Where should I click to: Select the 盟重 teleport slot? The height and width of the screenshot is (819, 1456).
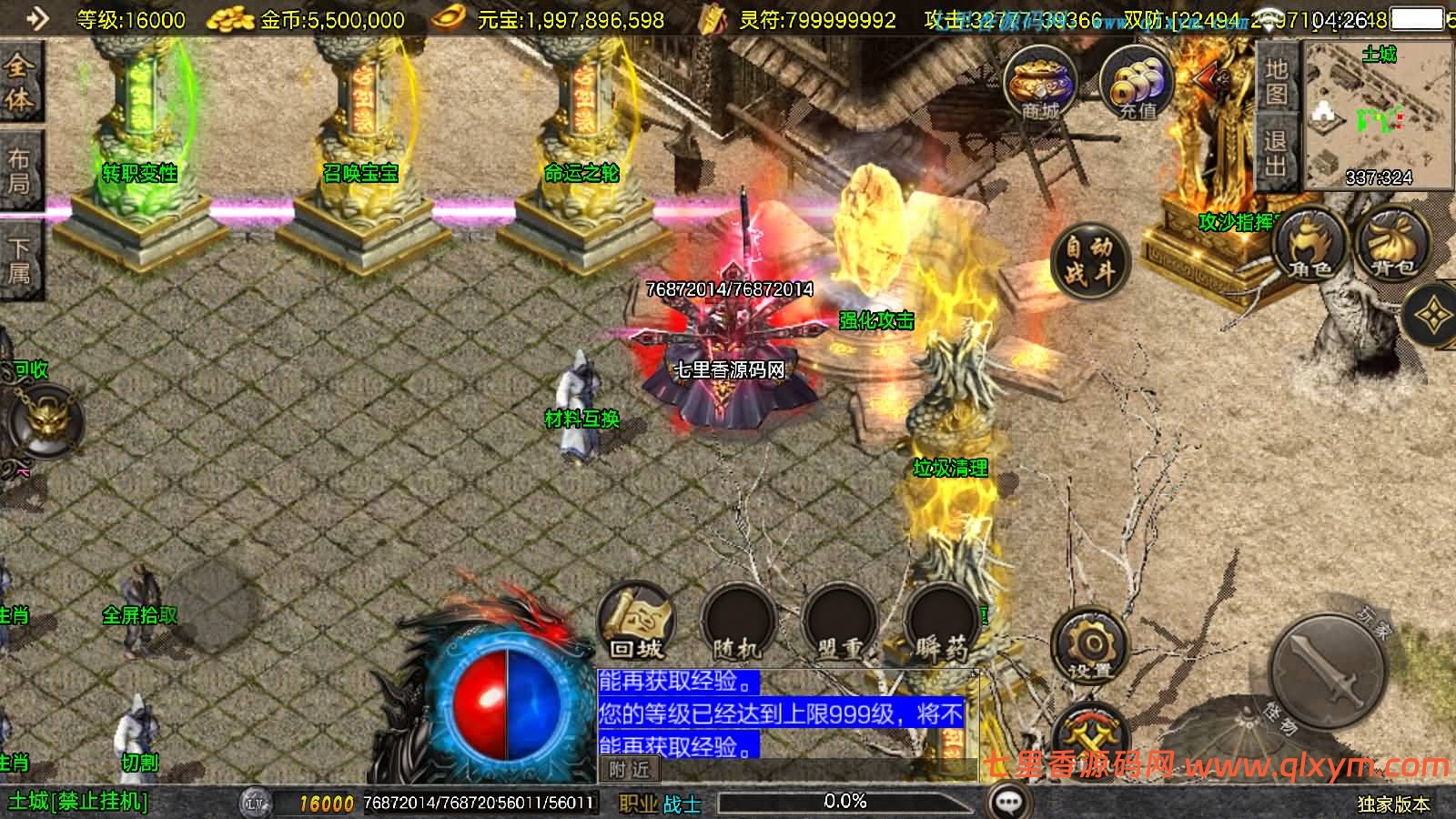[x=839, y=622]
